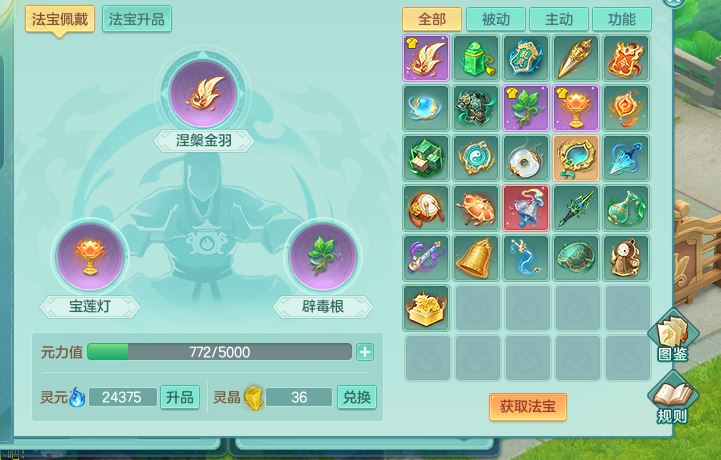
Task: Open the 图鉴 codex
Action: [673, 337]
